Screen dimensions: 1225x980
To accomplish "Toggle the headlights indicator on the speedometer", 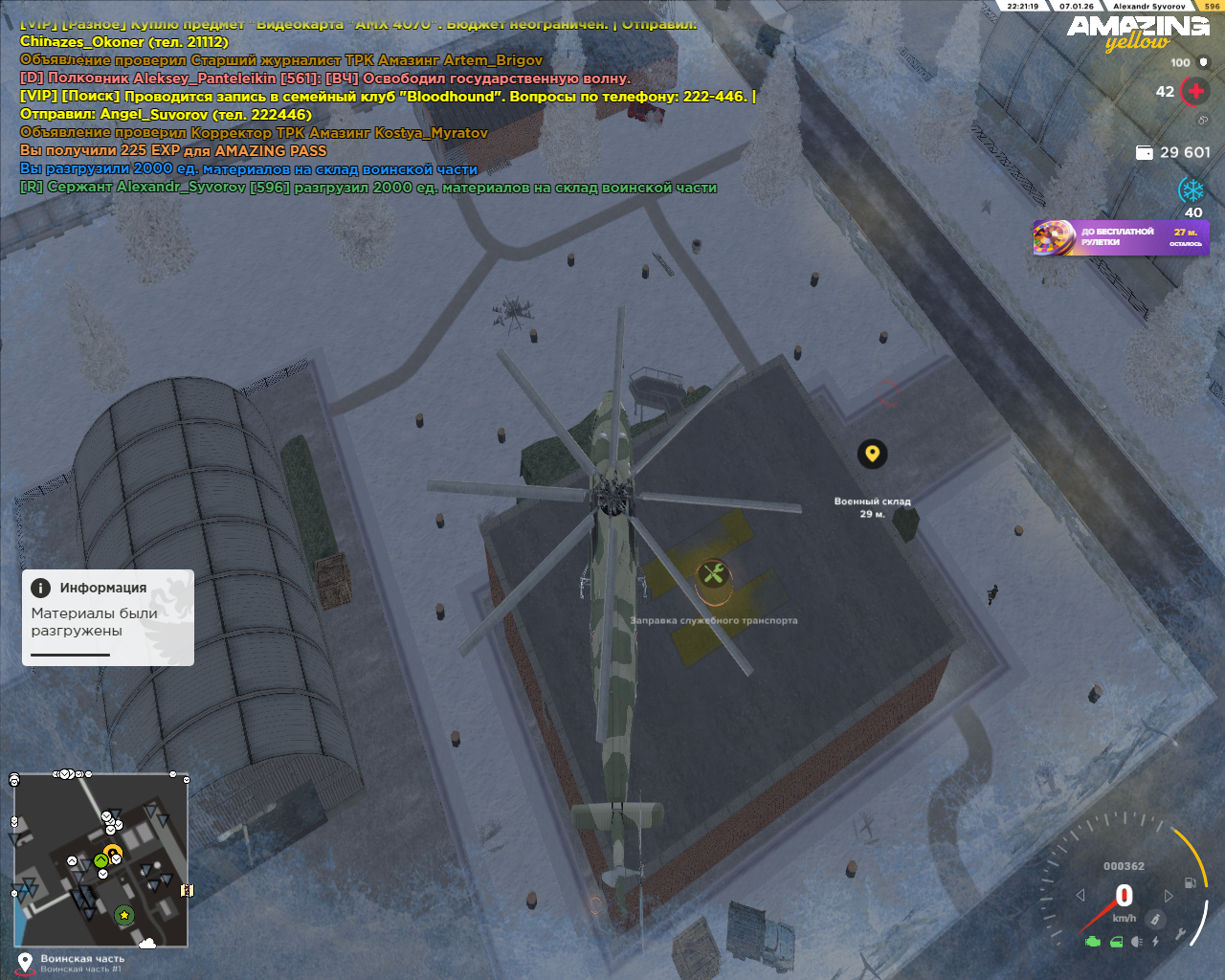I will click(1136, 942).
